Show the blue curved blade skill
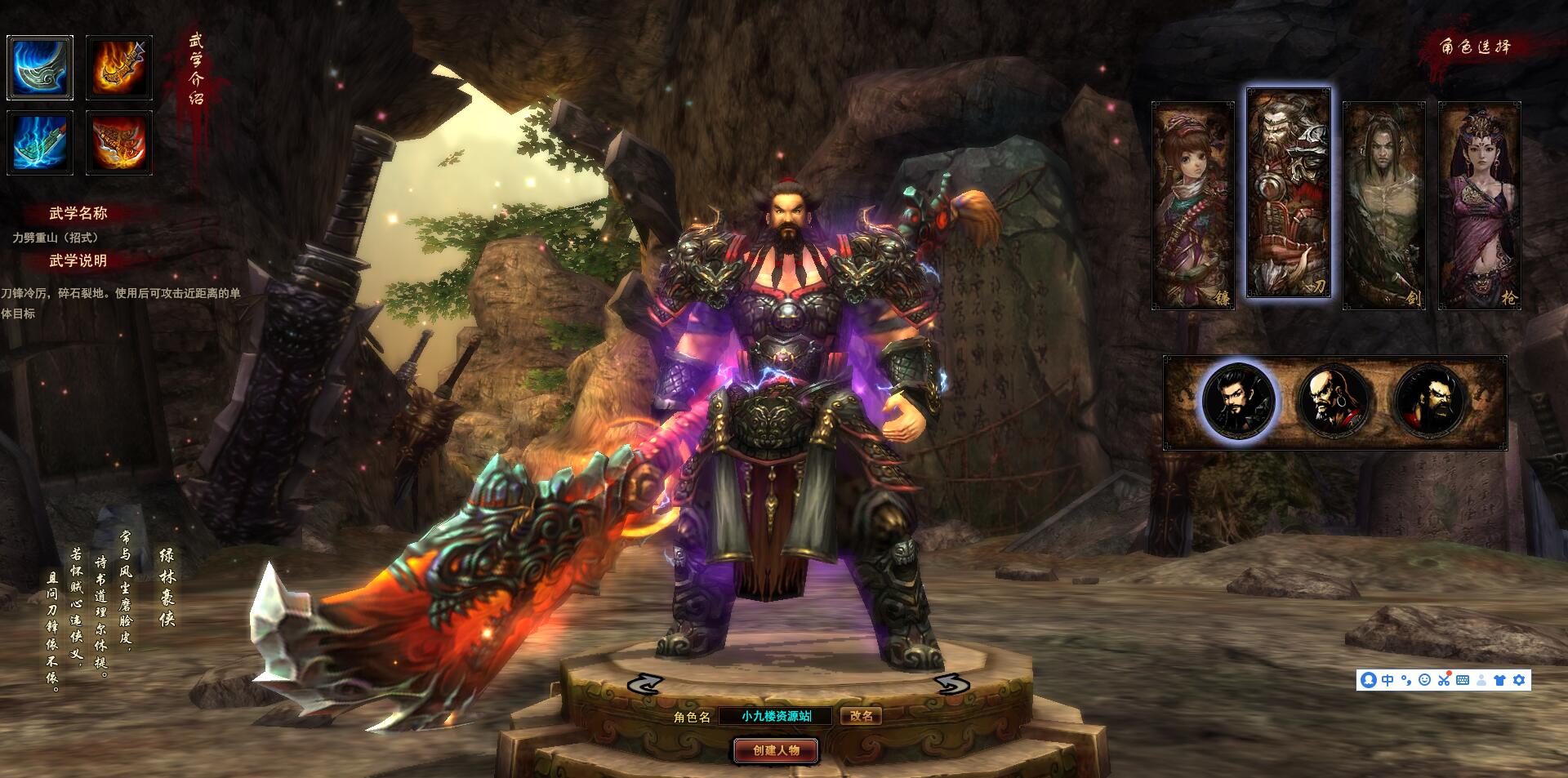This screenshot has width=1568, height=778. tap(40, 68)
